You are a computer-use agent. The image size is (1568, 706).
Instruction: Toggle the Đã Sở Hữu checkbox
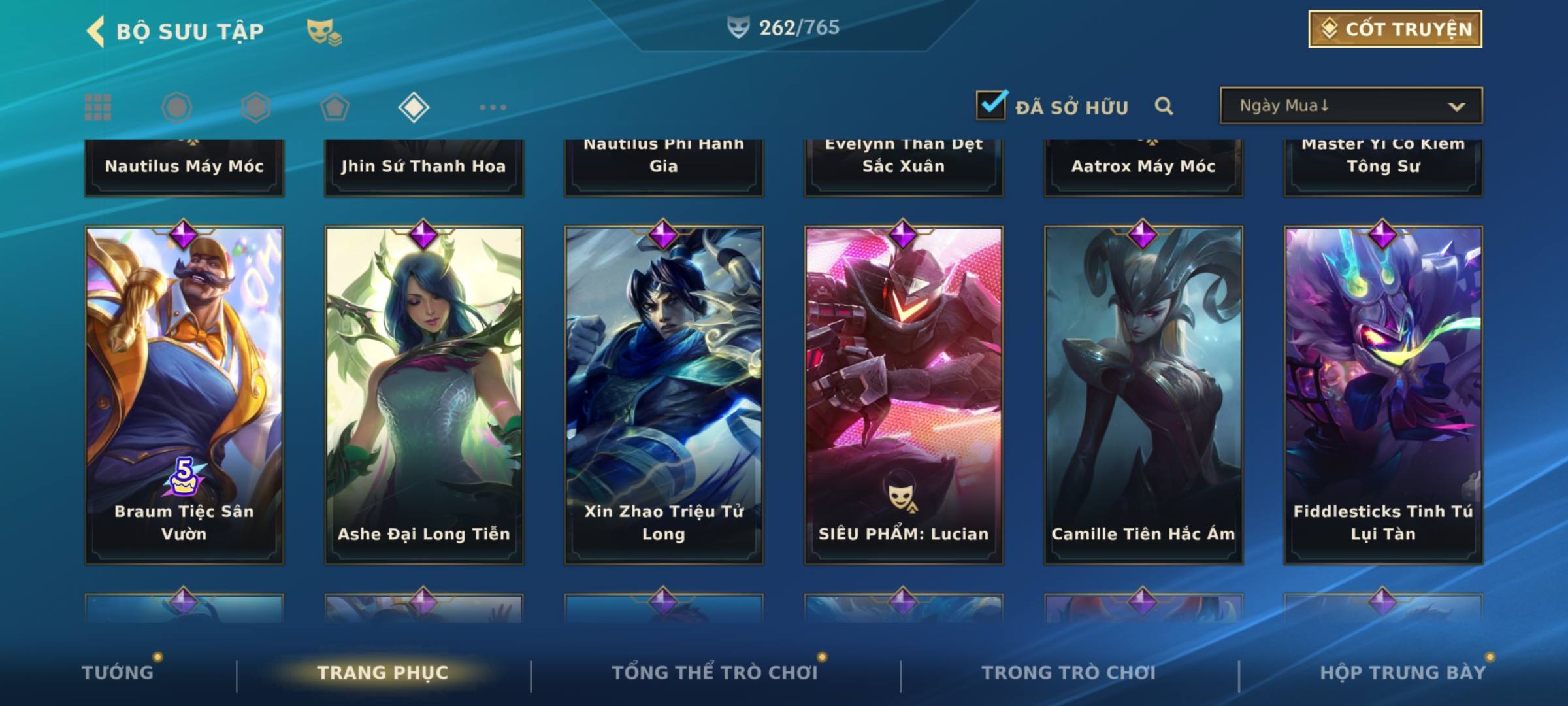tap(991, 105)
